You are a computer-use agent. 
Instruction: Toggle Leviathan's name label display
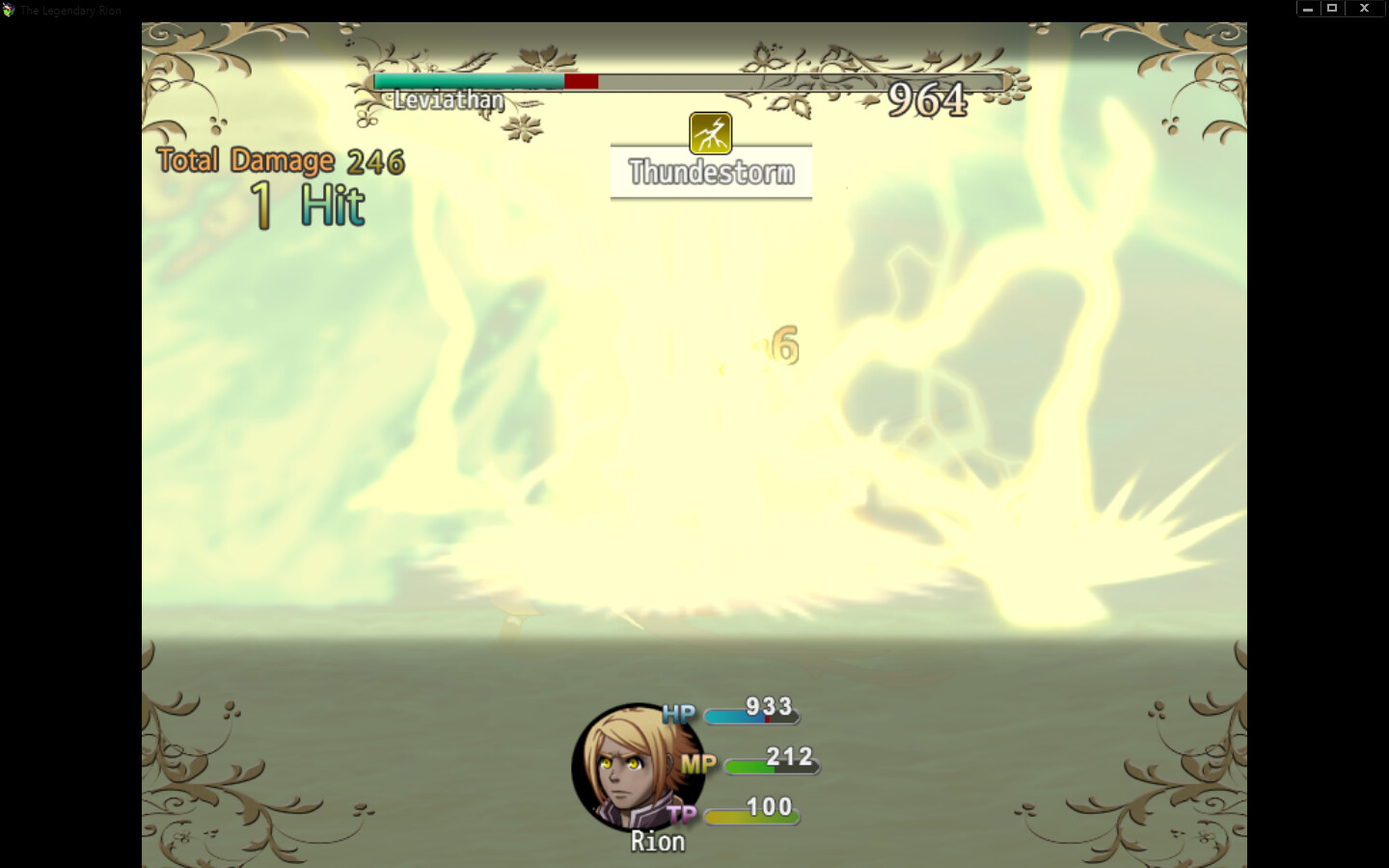point(447,99)
